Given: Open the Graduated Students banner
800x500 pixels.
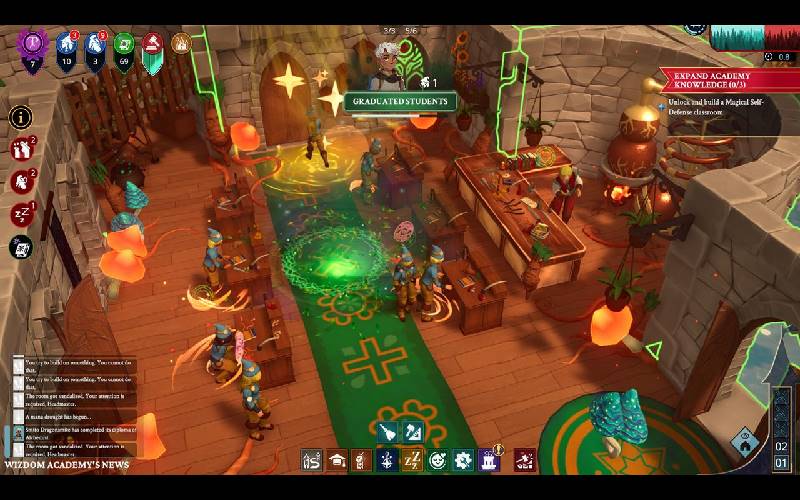Looking at the screenshot, I should (x=400, y=101).
